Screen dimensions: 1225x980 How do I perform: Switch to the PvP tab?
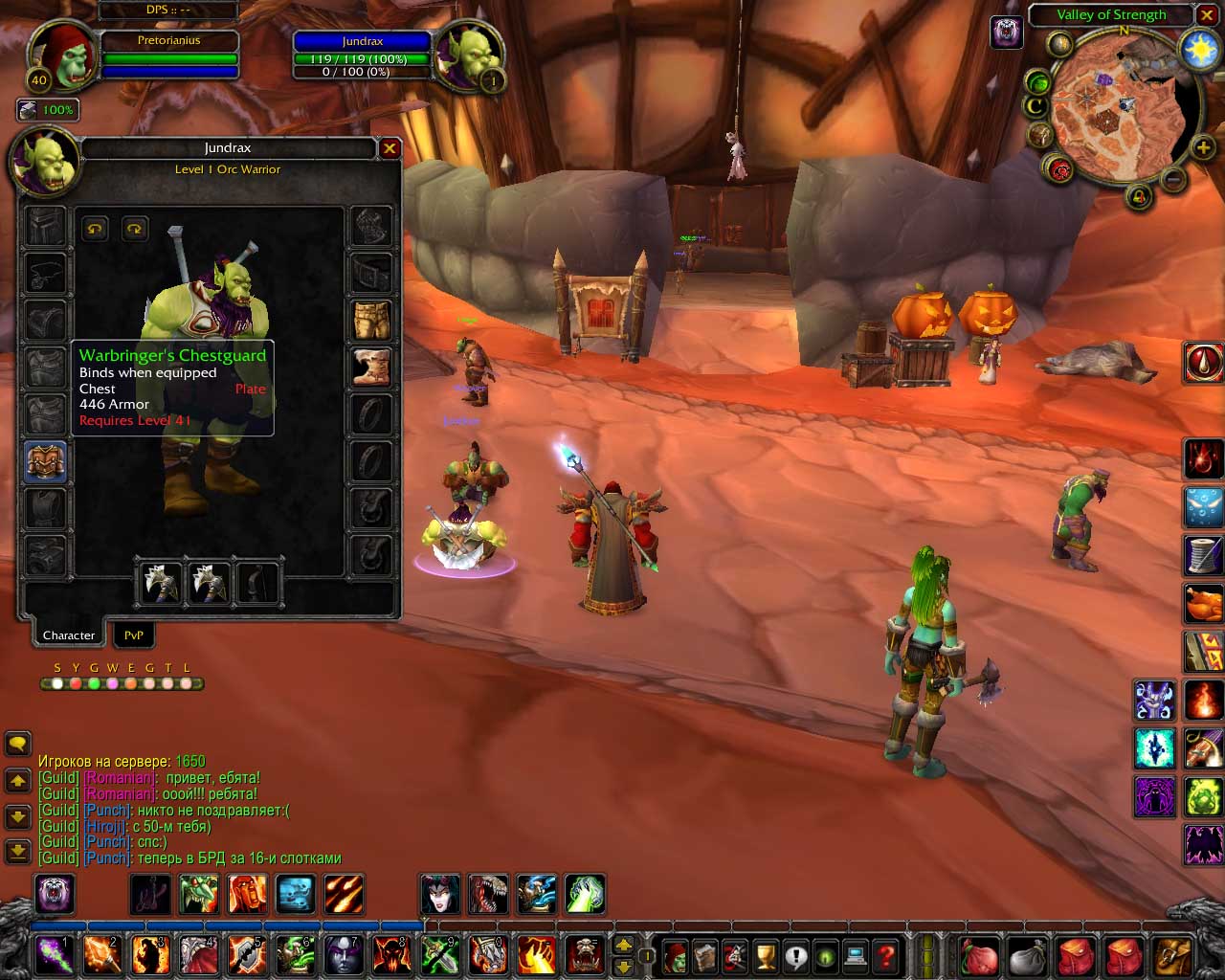click(134, 635)
